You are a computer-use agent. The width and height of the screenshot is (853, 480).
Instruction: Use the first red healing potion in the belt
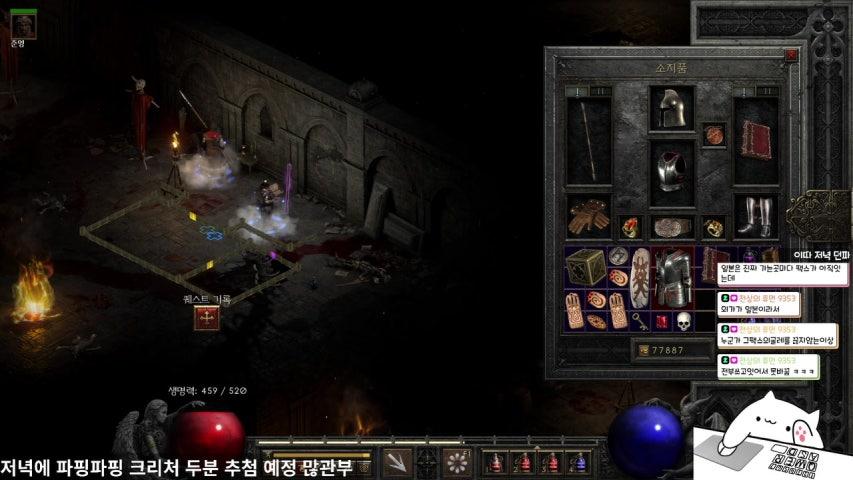(495, 463)
